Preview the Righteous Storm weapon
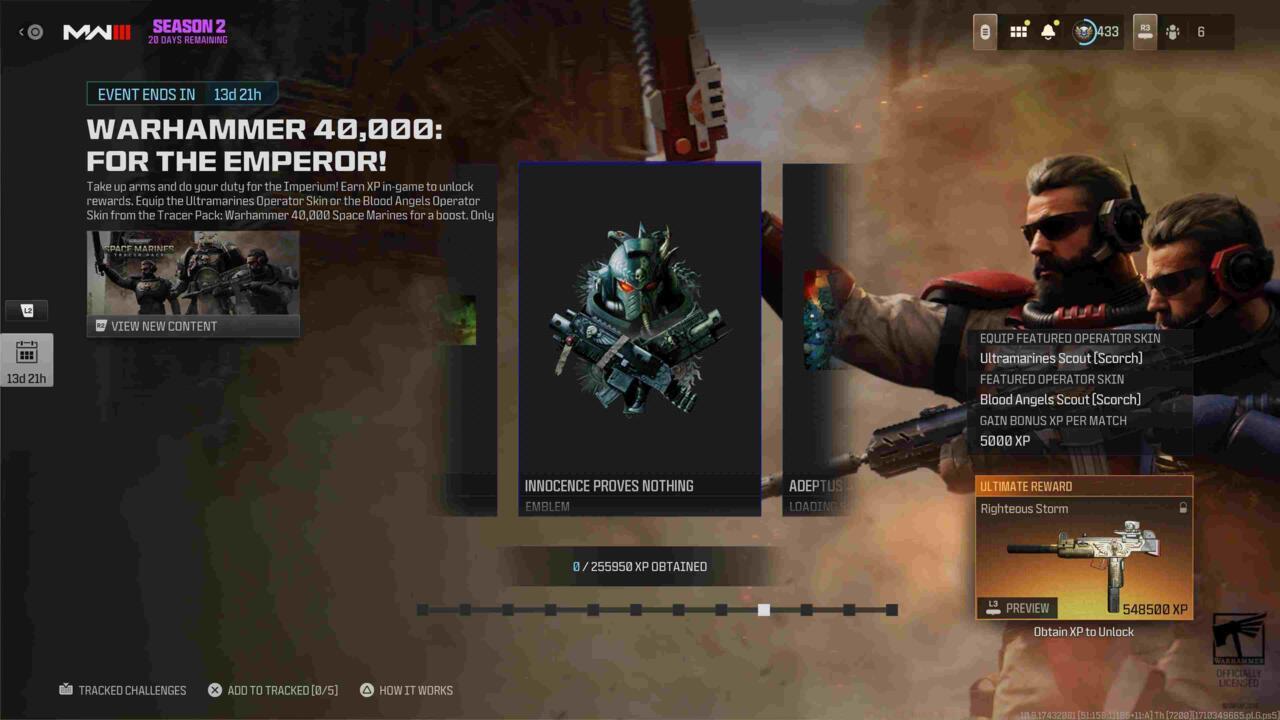 coord(1018,608)
